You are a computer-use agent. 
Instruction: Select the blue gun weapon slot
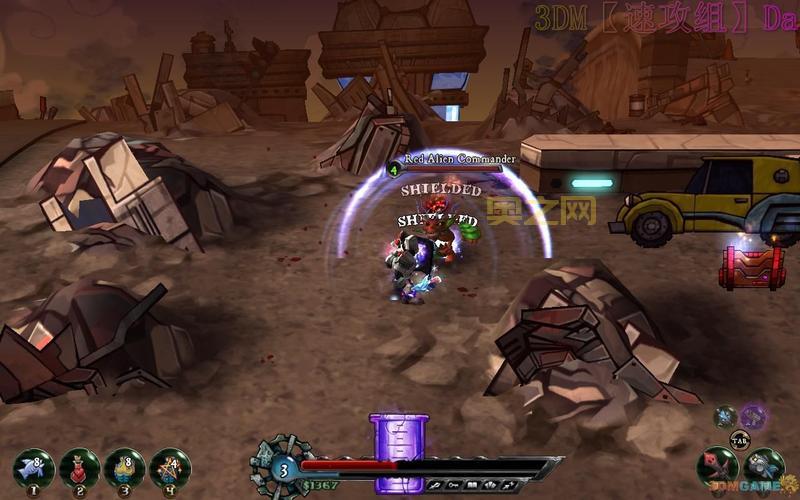click(764, 467)
